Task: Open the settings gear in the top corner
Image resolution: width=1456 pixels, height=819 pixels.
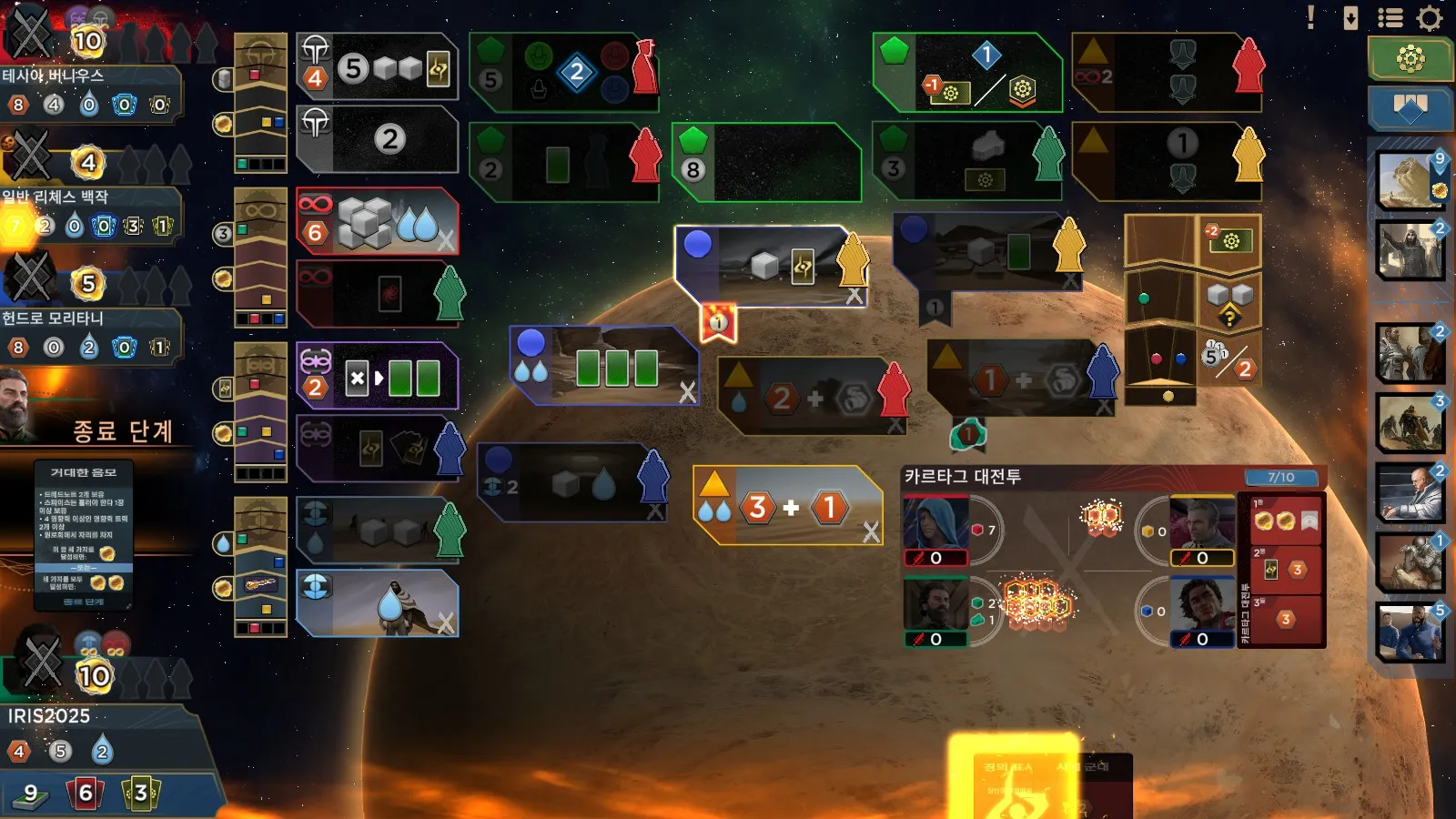Action: (x=1430, y=18)
